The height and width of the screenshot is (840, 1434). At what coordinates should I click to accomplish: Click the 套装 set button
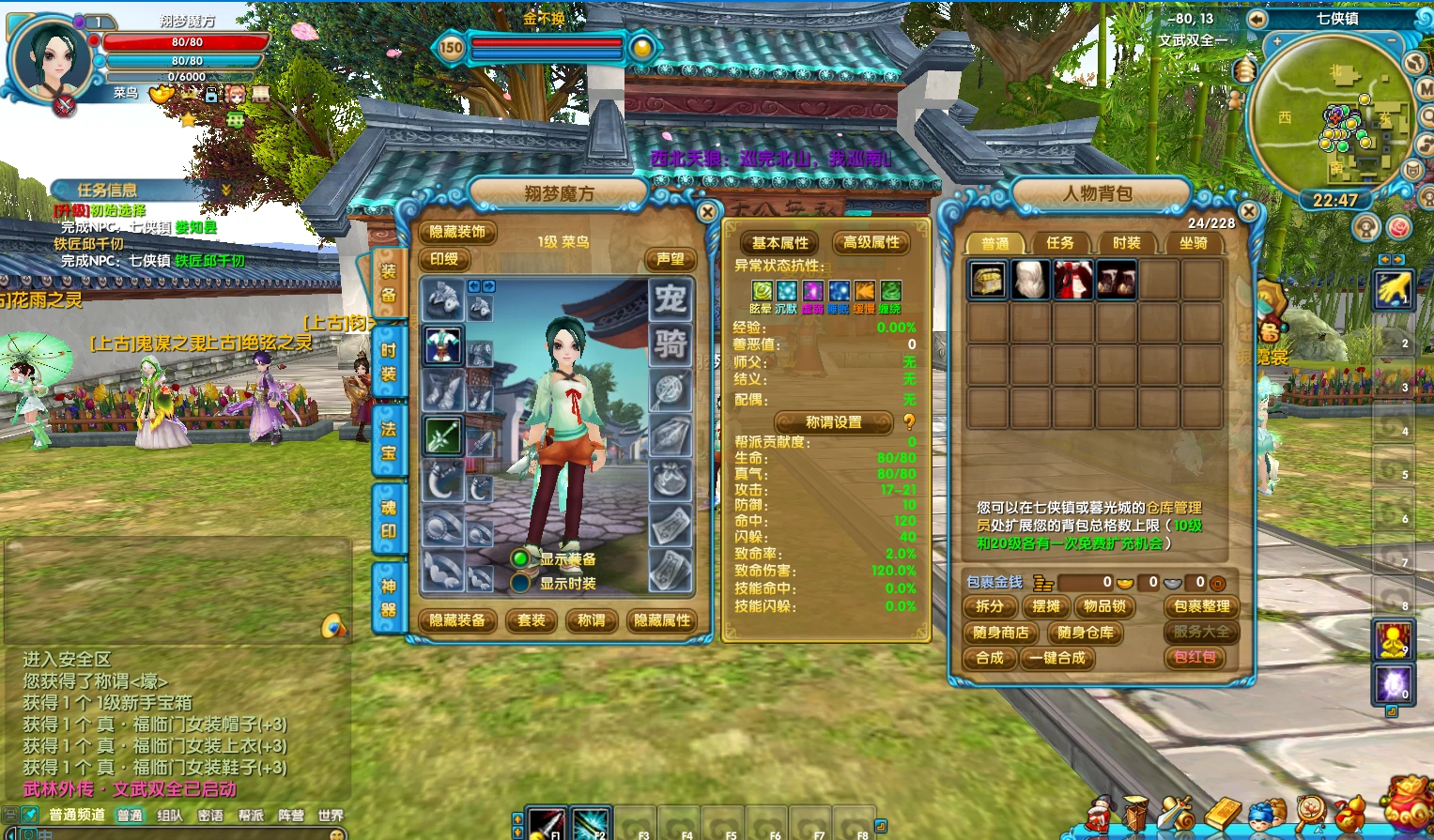(x=532, y=620)
